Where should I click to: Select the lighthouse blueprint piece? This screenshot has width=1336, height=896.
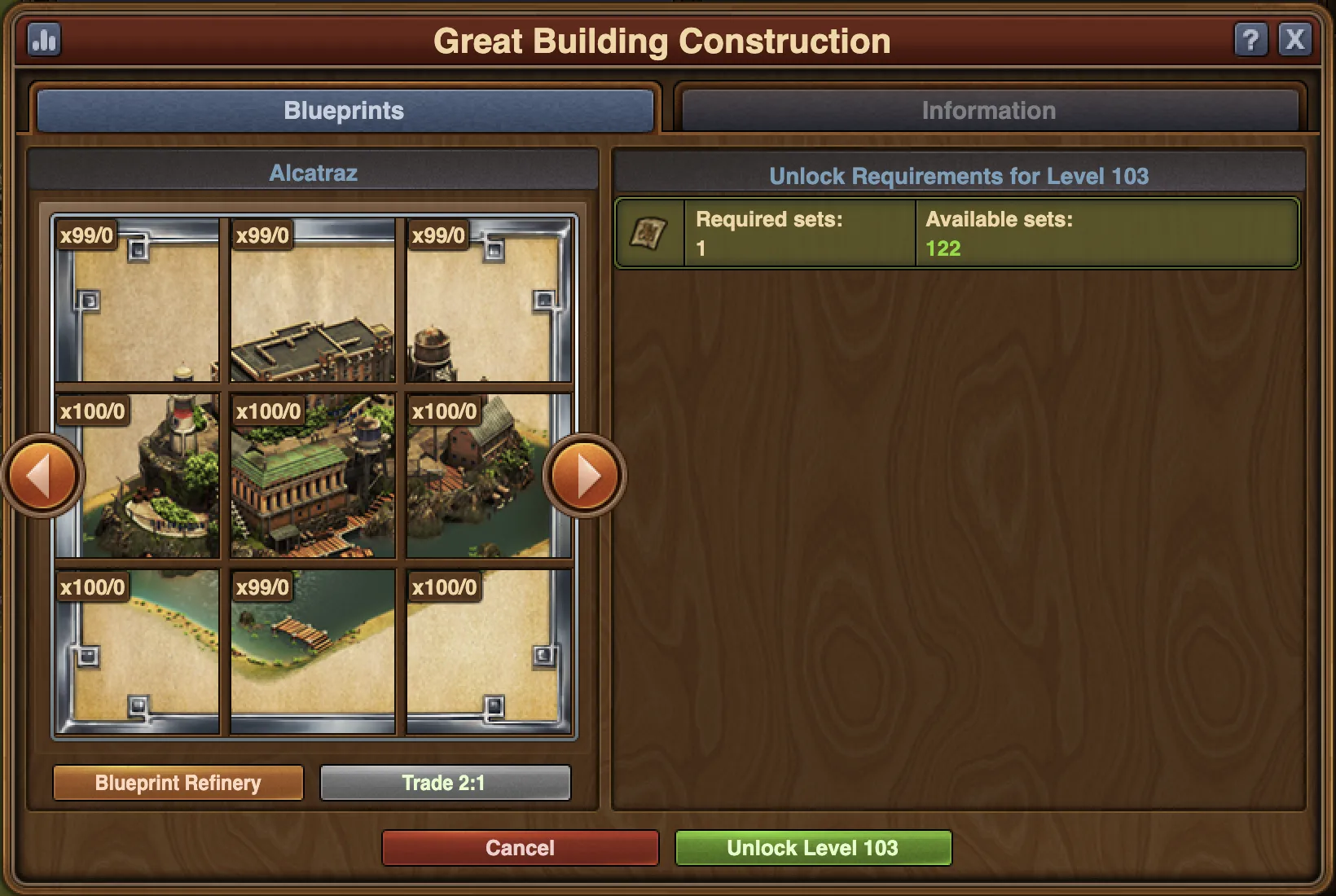[x=138, y=477]
